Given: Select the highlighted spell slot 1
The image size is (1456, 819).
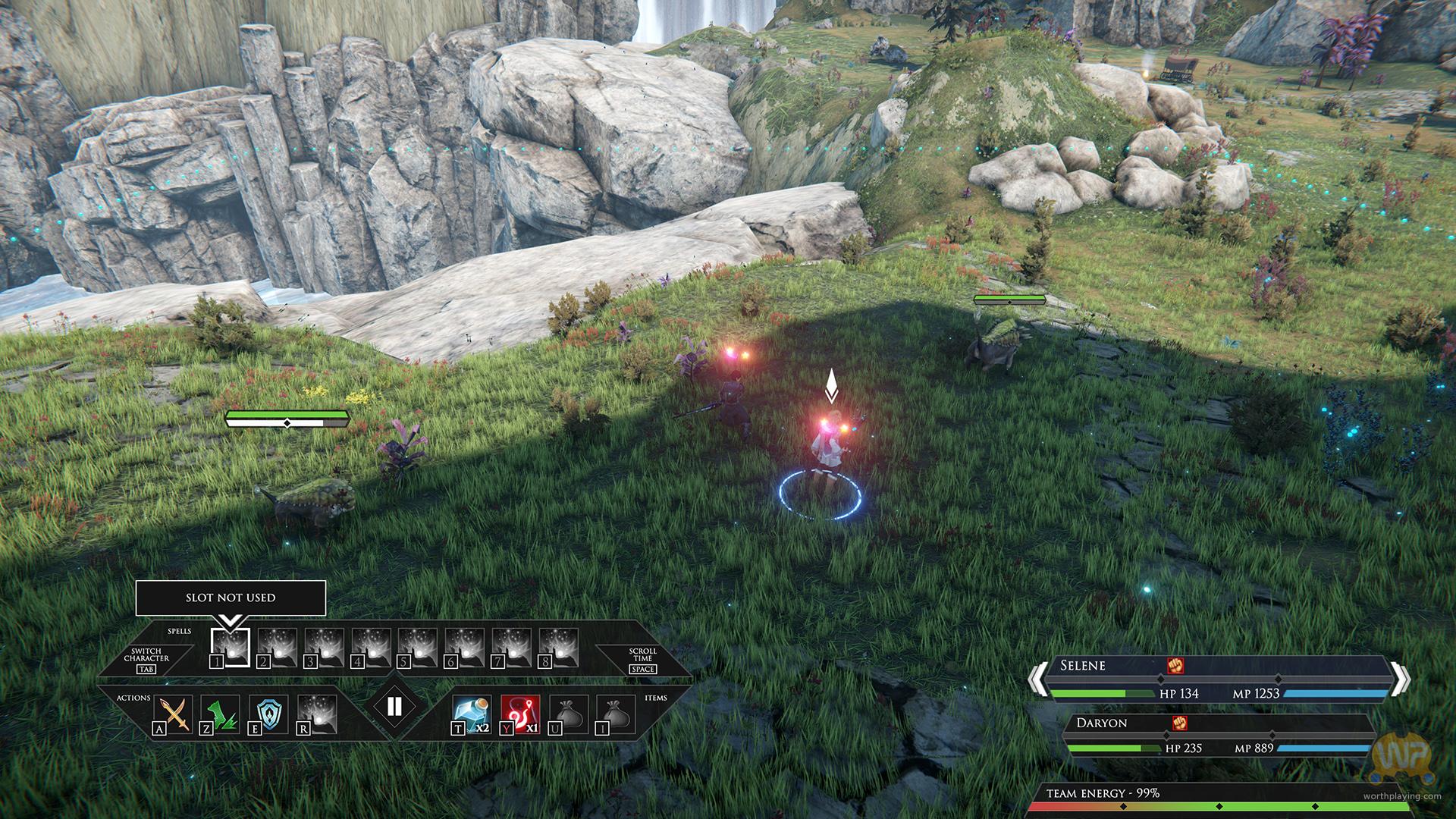Looking at the screenshot, I should 230,648.
